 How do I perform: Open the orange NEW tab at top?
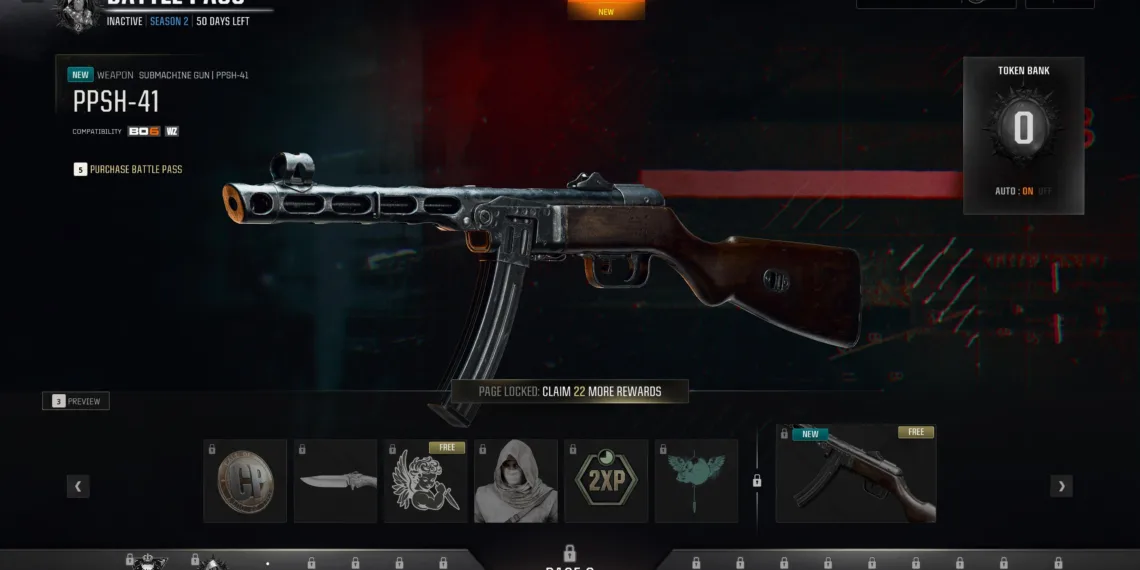pyautogui.click(x=606, y=11)
